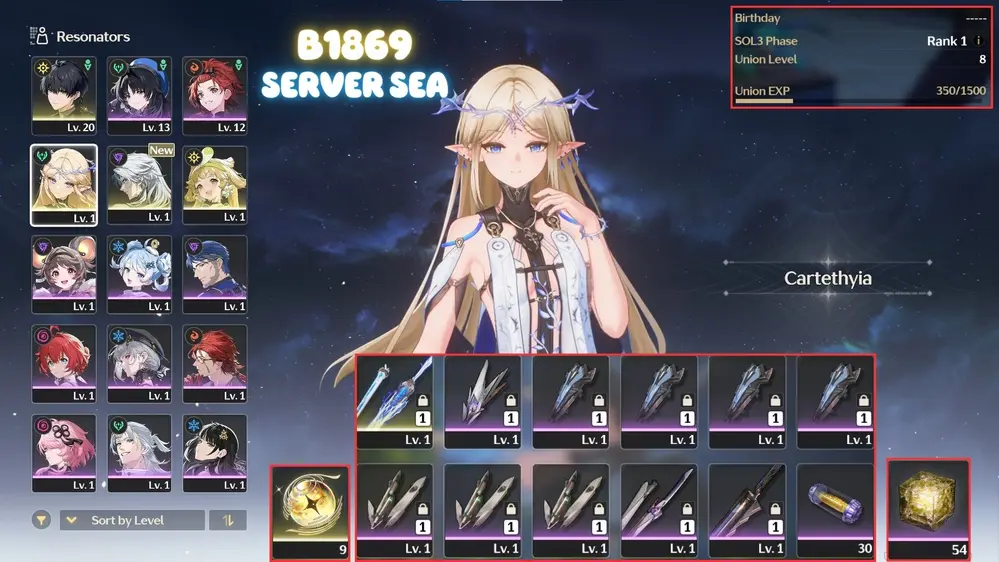Viewport: 999px width, 562px height.
Task: Choose the brown-haired girl with hair buns
Action: (x=64, y=274)
